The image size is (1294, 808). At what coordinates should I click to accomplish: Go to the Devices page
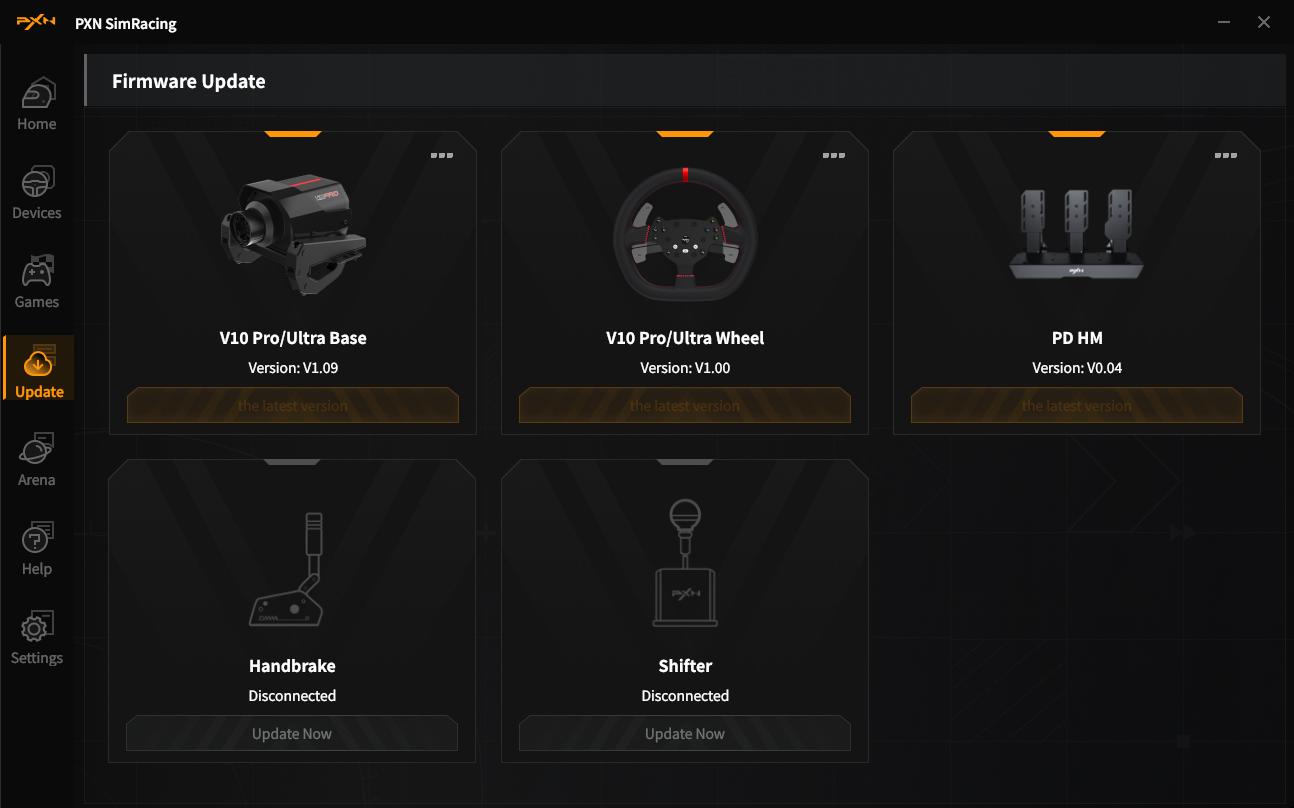(37, 194)
